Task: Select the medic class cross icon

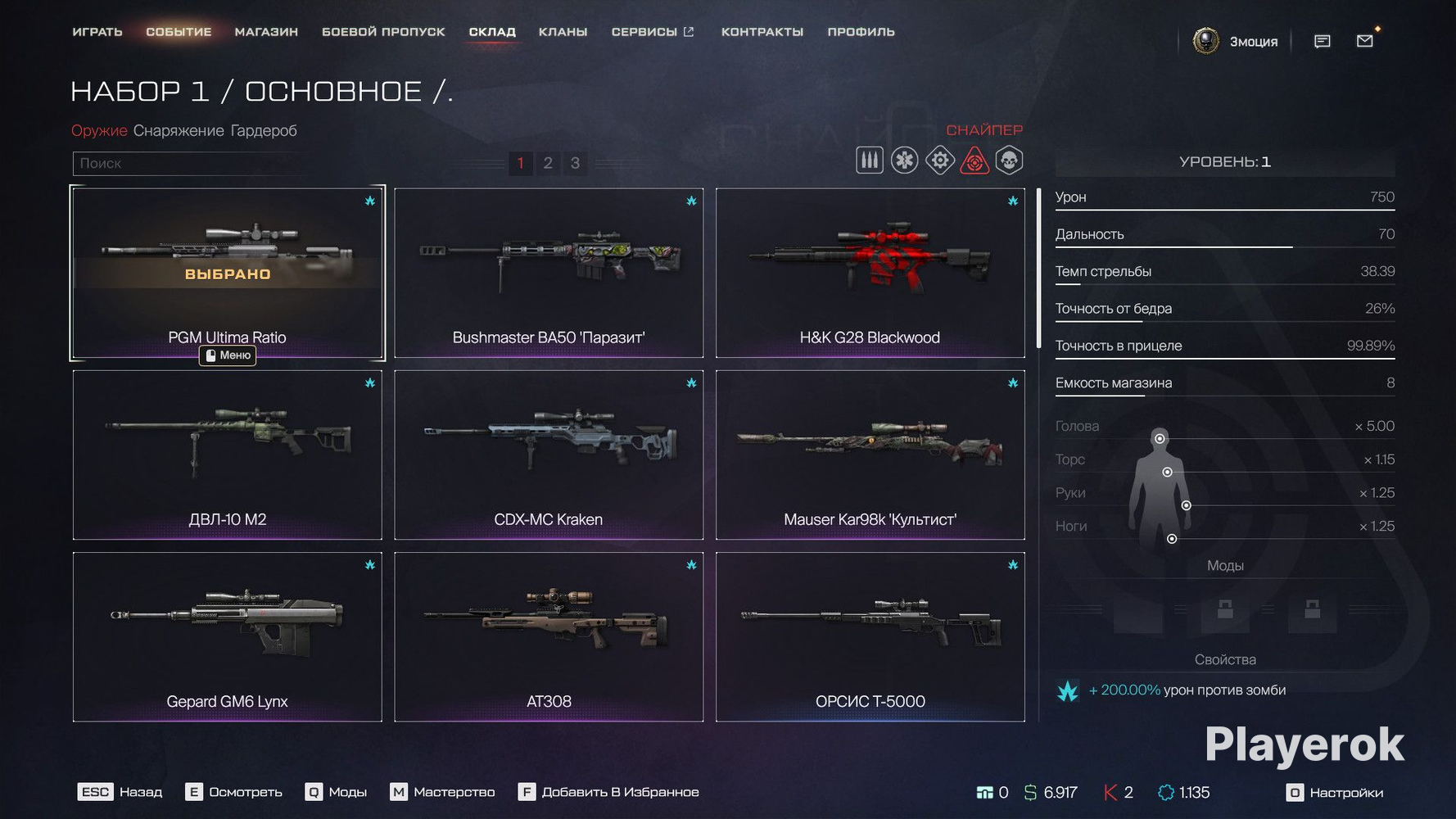Action: click(x=905, y=161)
